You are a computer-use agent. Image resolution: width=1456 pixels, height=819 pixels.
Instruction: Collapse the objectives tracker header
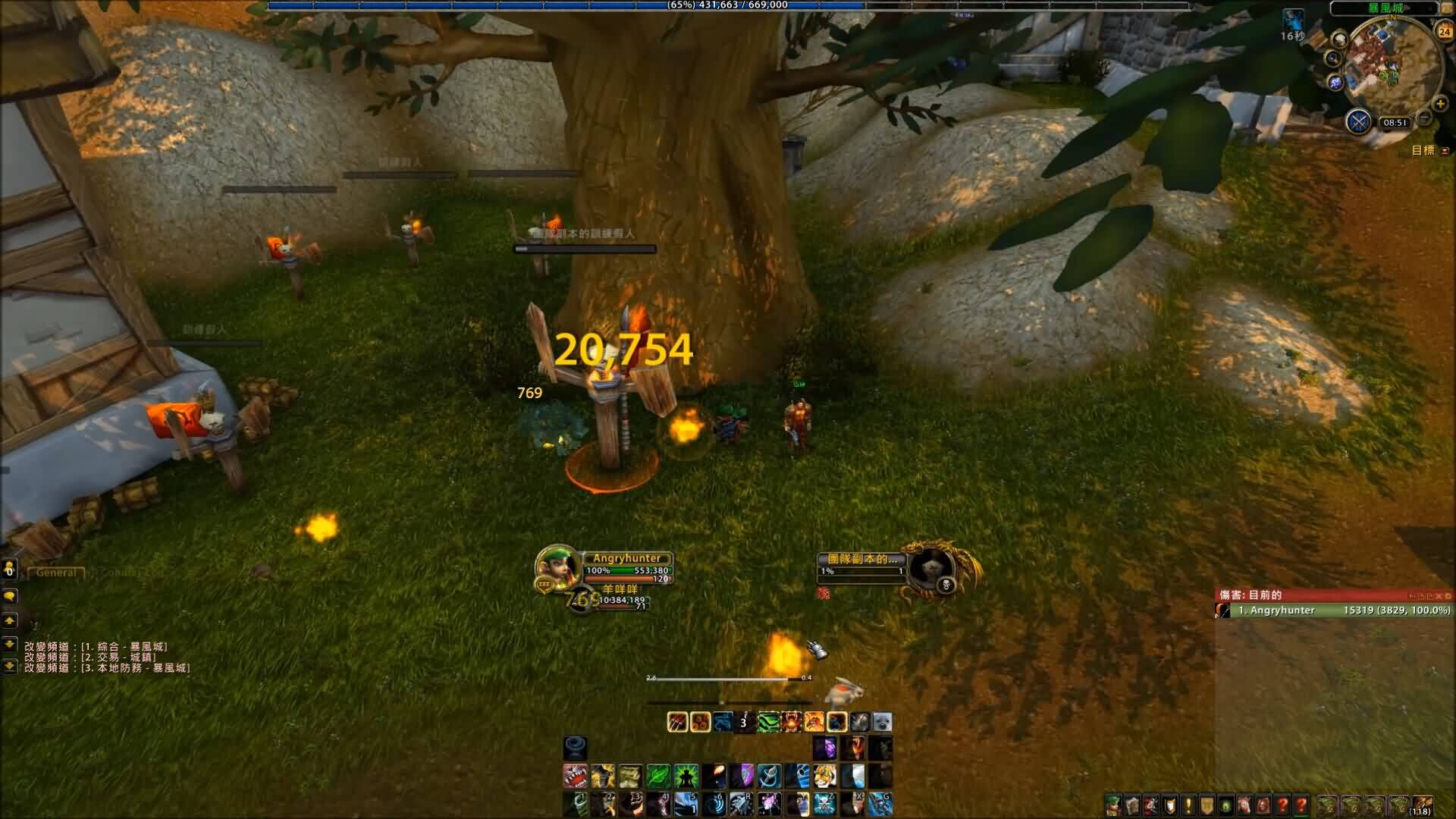click(x=1445, y=151)
